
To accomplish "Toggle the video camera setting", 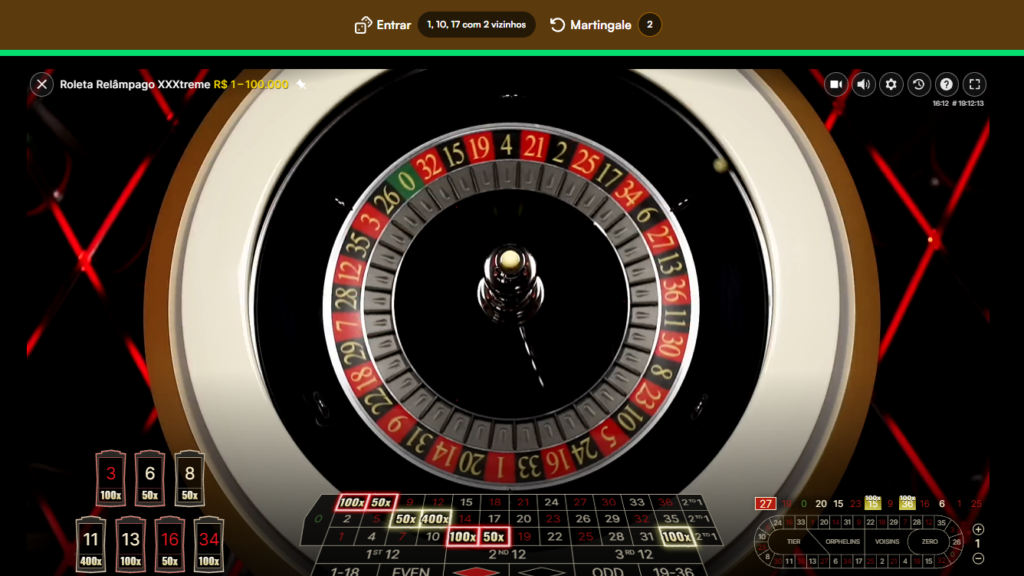I will tap(836, 85).
